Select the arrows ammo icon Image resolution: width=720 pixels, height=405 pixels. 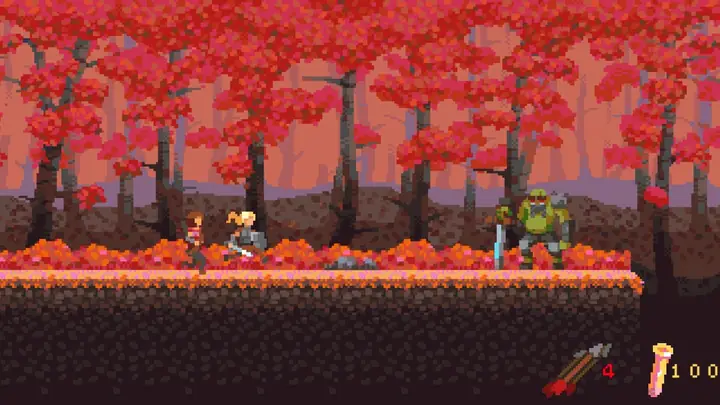click(x=575, y=370)
